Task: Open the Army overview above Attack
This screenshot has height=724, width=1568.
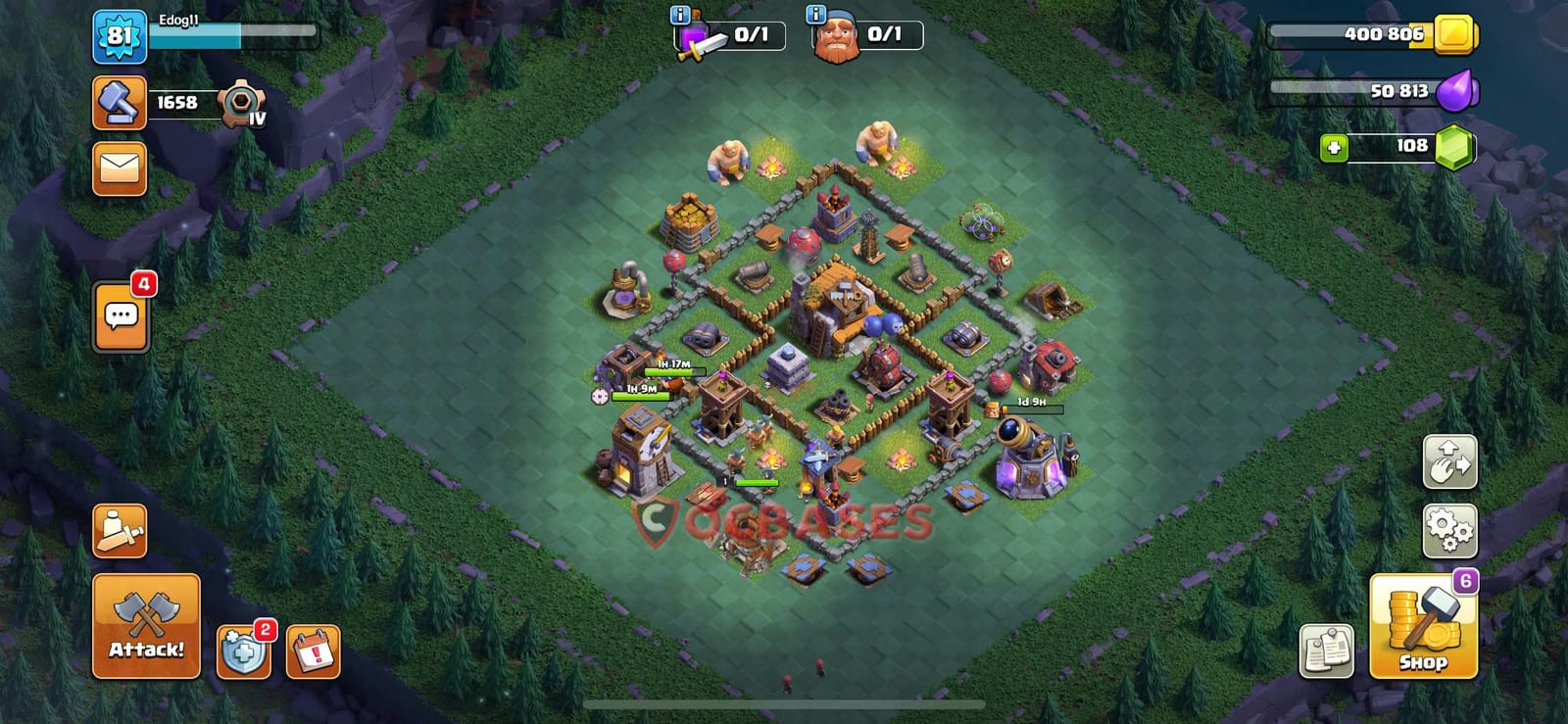Action: [120, 529]
